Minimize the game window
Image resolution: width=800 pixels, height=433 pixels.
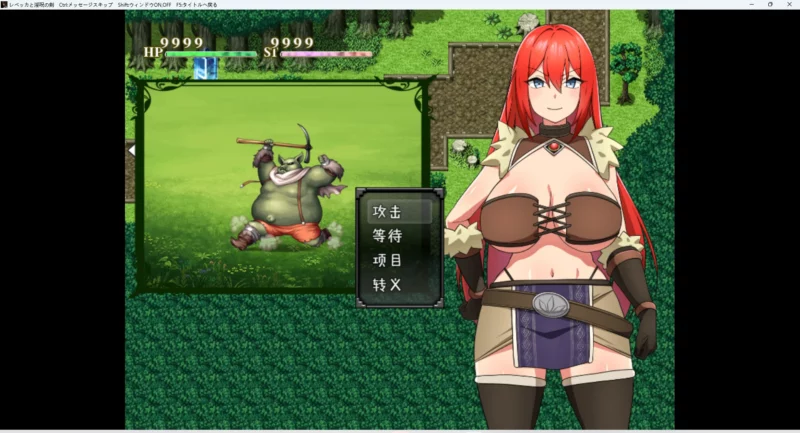749,4
